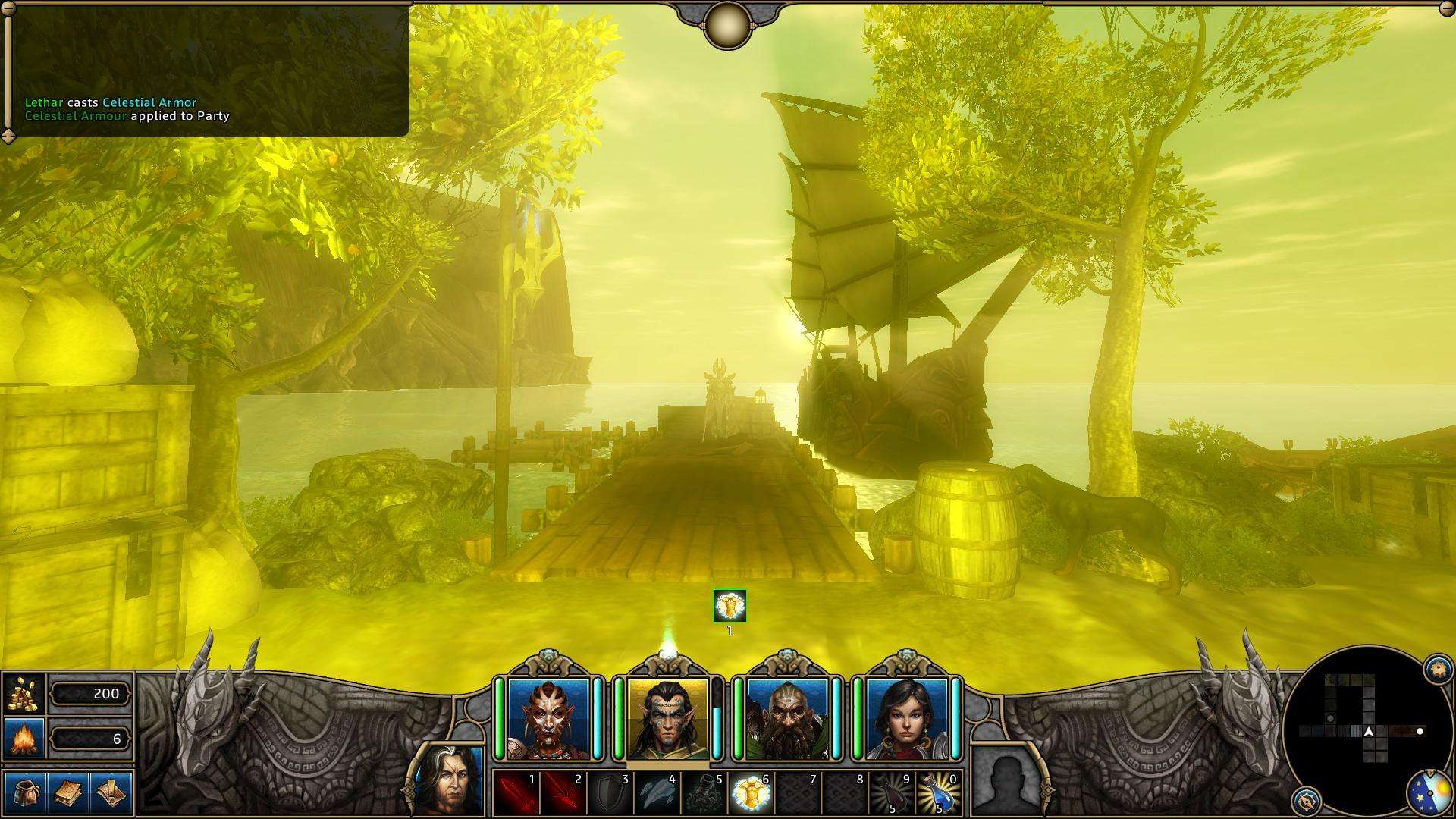
Task: Select the red masked orc party member
Action: tap(548, 718)
